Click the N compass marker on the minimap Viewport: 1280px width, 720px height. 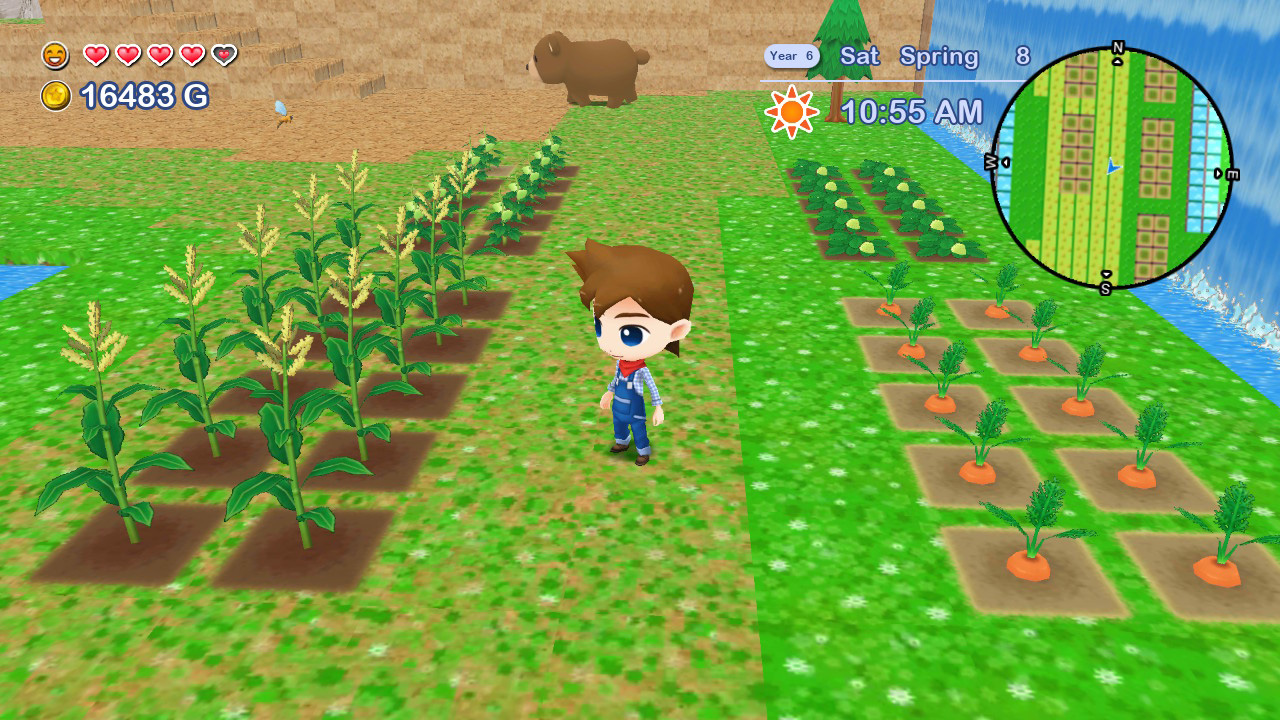pyautogui.click(x=1118, y=48)
